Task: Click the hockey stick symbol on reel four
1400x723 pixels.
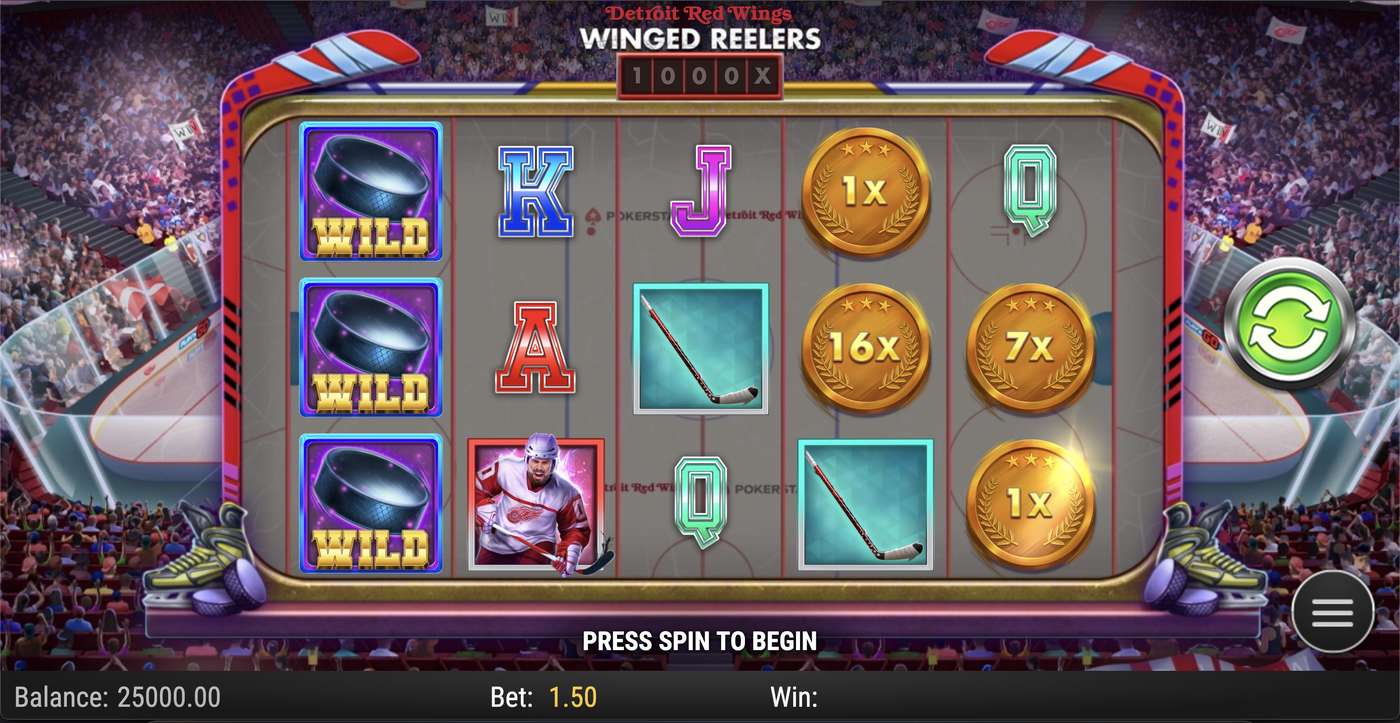Action: click(864, 505)
